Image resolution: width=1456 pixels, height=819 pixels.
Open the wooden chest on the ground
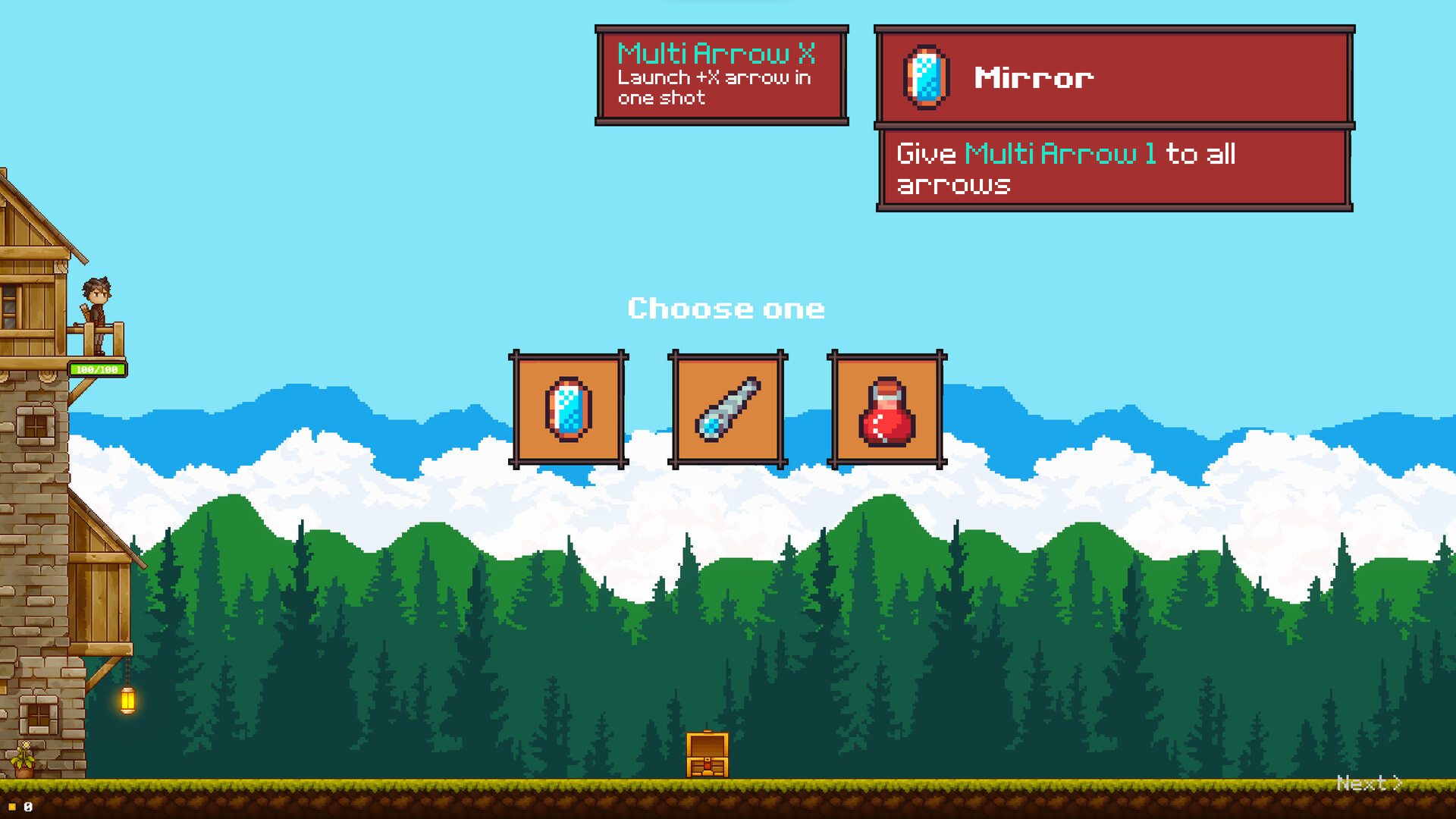click(x=707, y=753)
